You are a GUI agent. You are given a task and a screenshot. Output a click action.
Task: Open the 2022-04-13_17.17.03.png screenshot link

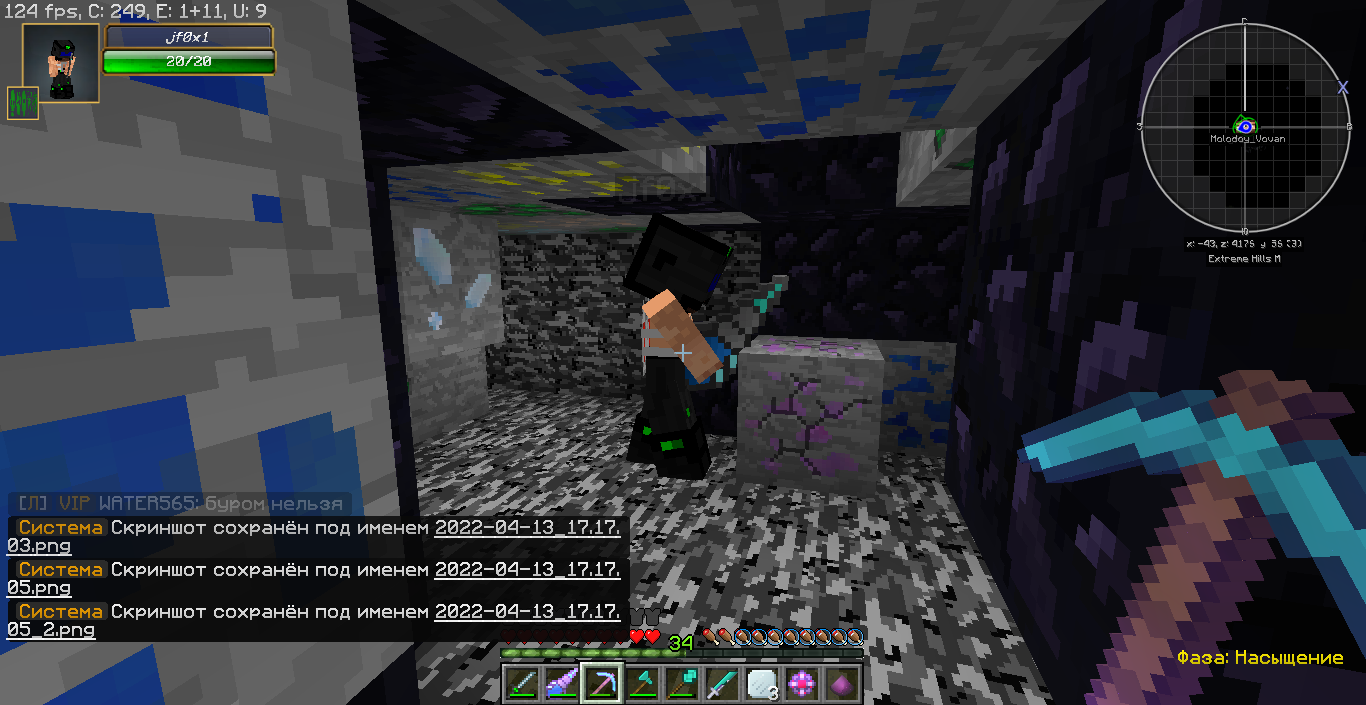528,527
